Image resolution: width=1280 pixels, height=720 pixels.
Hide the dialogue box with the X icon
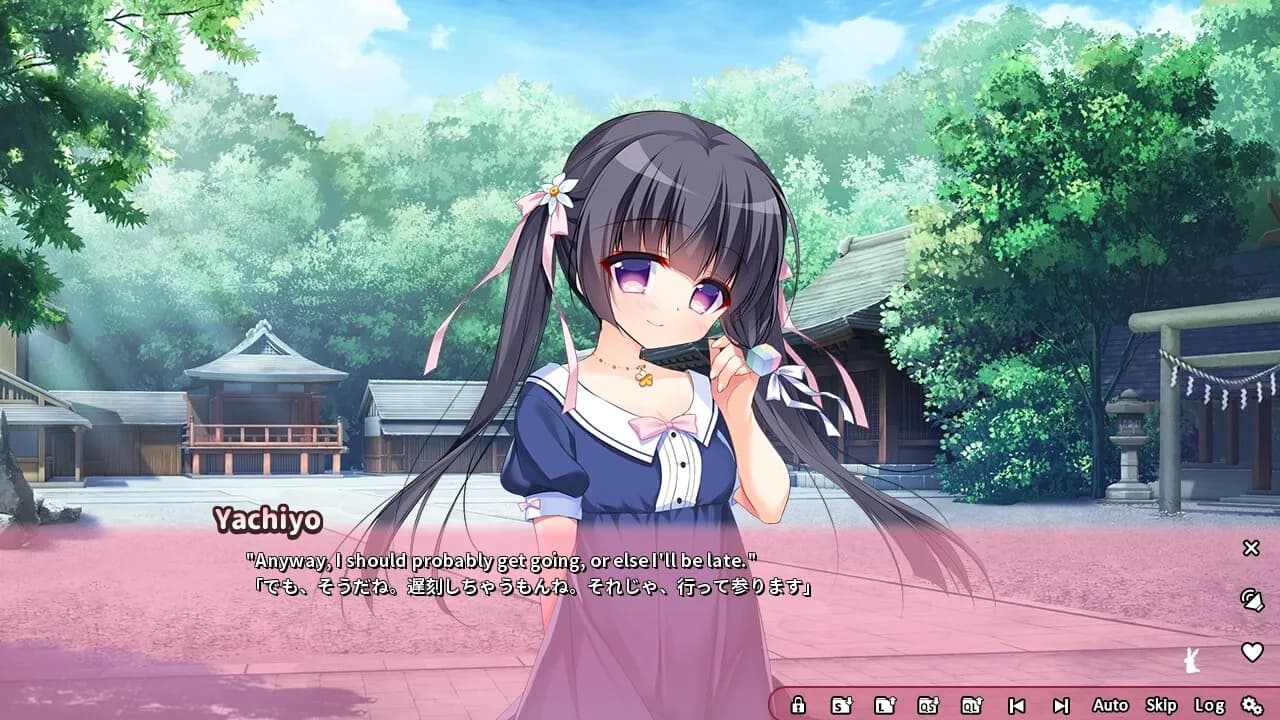click(1251, 548)
